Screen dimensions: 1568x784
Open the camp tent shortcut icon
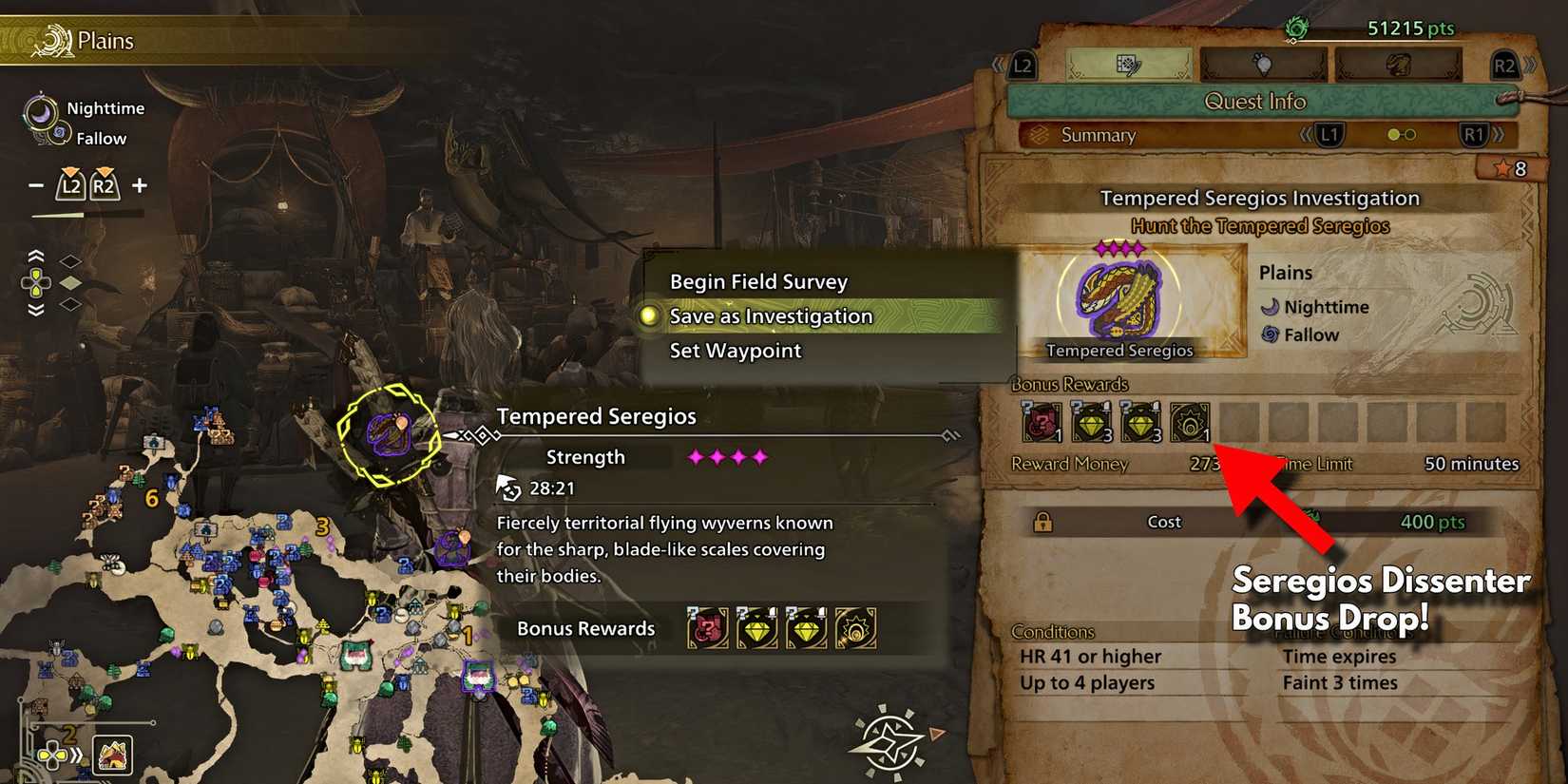point(113,755)
